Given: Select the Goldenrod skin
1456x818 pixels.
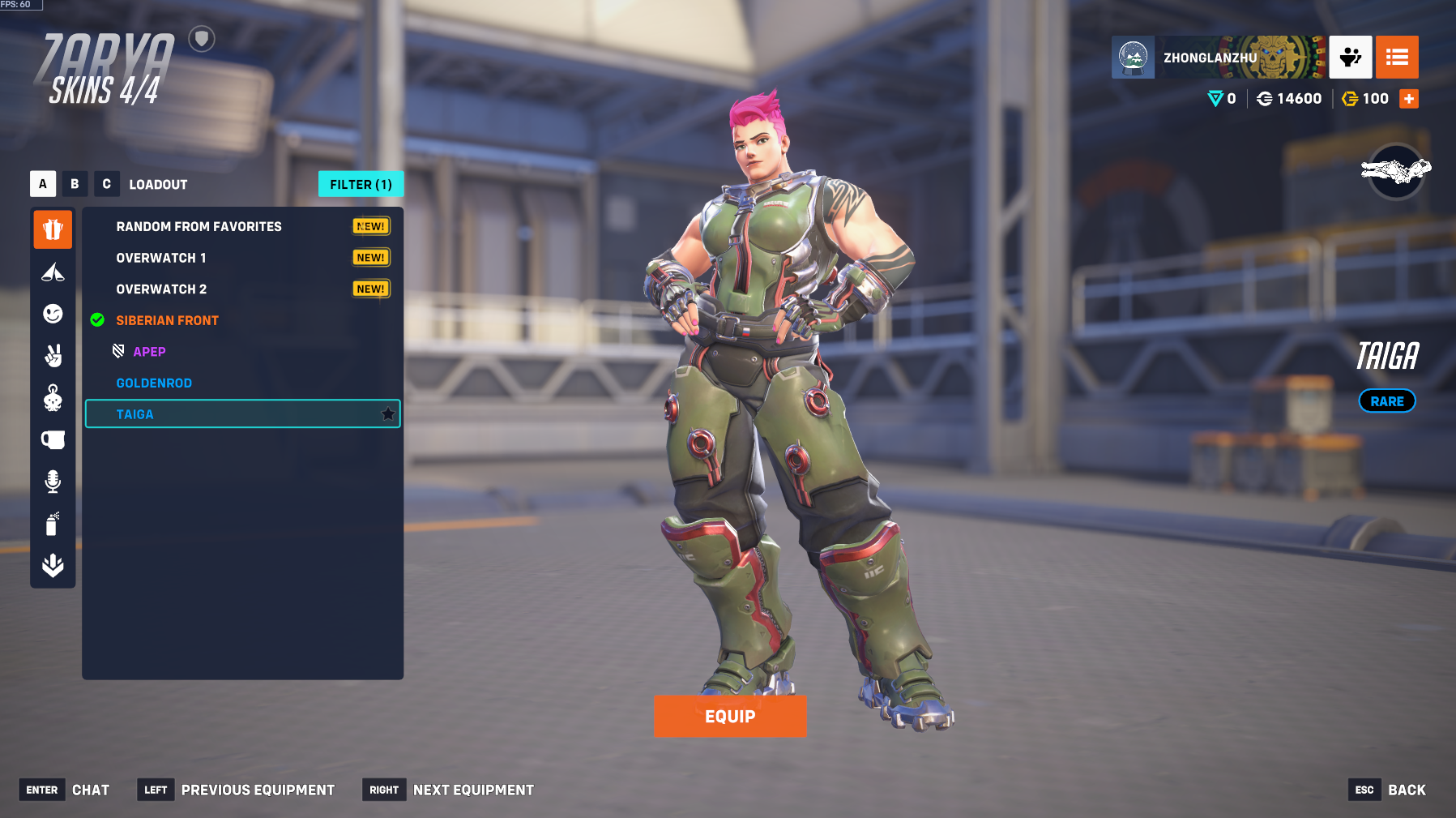Looking at the screenshot, I should click(x=154, y=383).
